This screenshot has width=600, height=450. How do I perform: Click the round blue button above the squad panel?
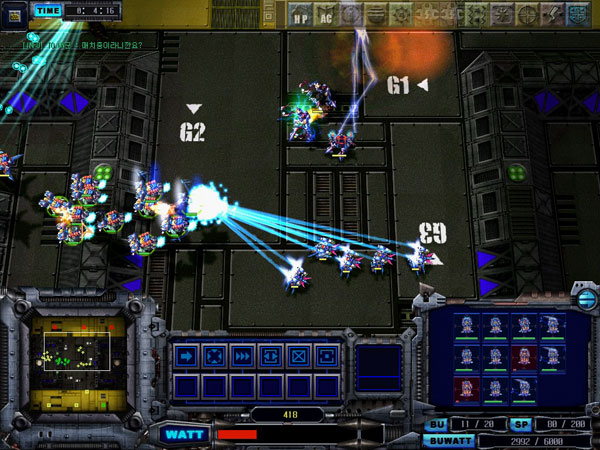(x=585, y=300)
